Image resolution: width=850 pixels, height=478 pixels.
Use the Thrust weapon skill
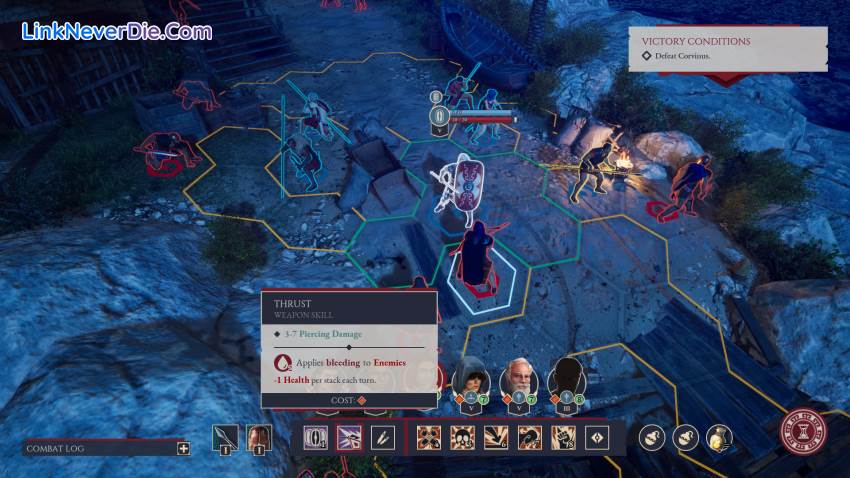pos(350,437)
